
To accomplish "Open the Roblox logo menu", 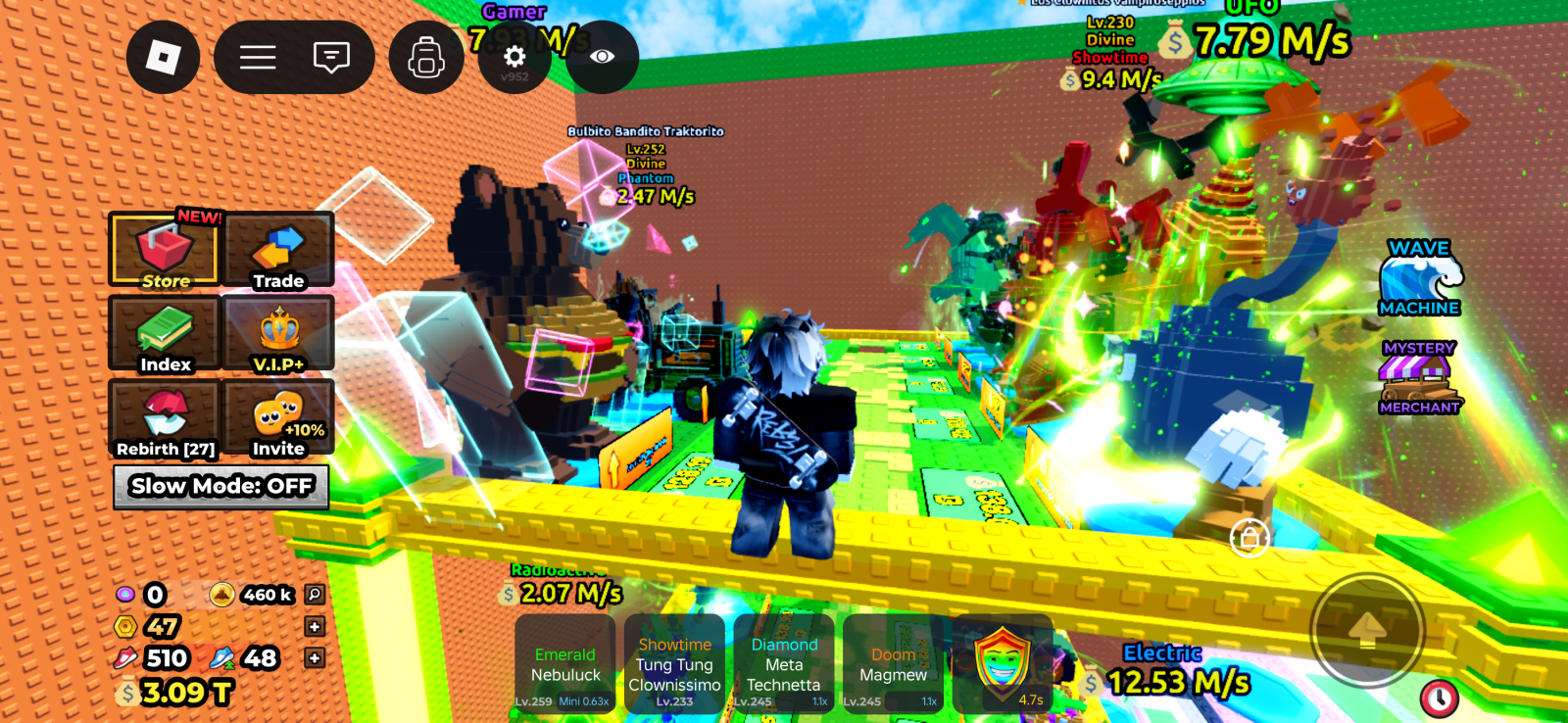I will point(163,58).
